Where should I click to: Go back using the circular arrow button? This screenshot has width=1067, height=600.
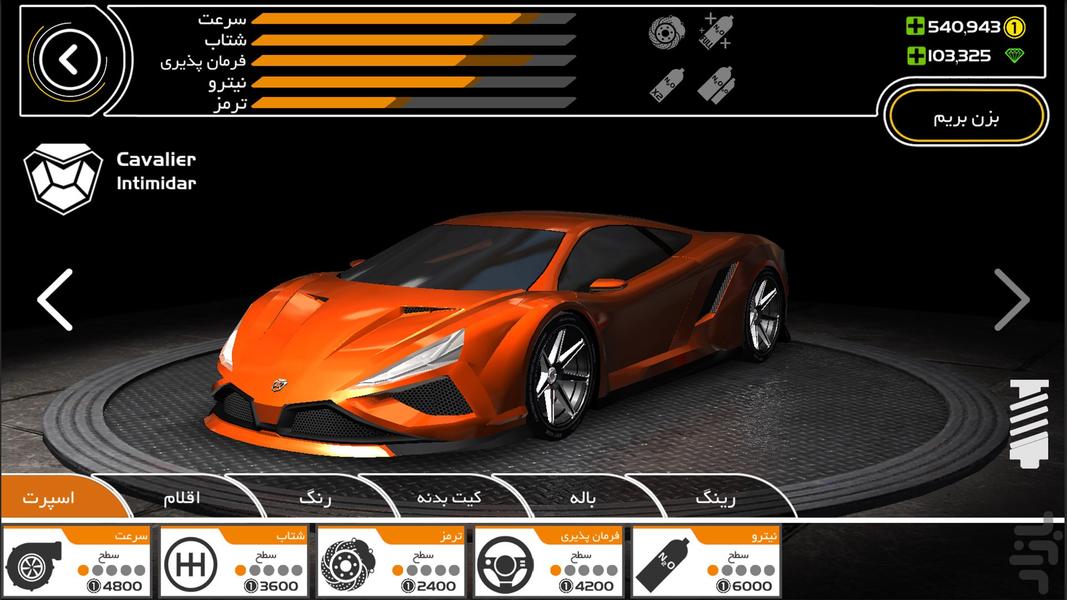coord(68,60)
